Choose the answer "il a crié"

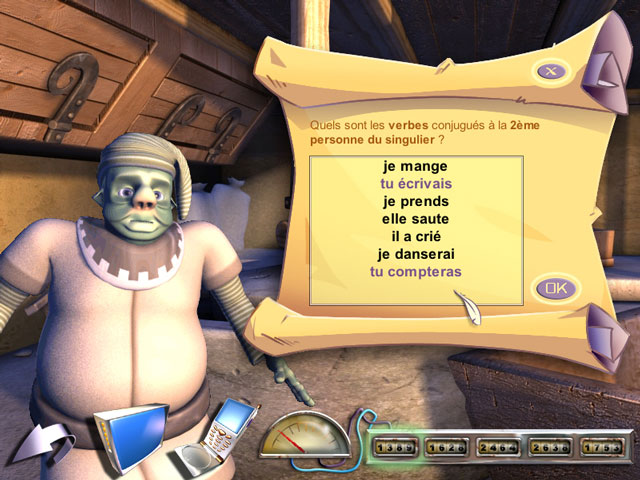pos(415,236)
